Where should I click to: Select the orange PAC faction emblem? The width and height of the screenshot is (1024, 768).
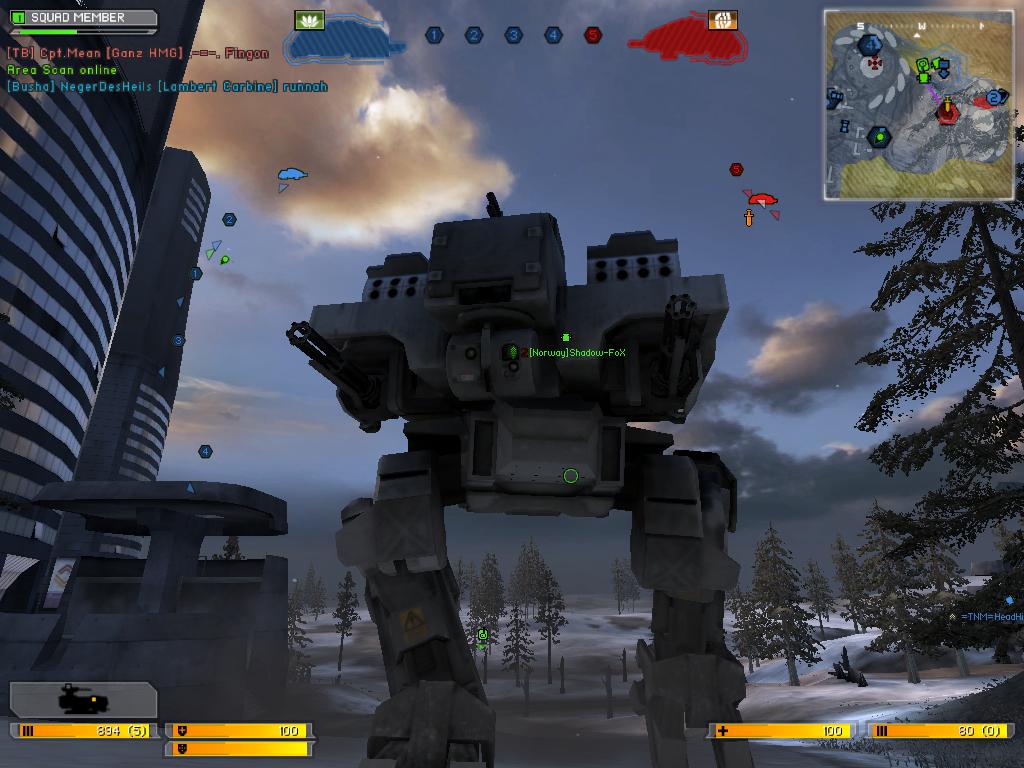click(x=722, y=20)
